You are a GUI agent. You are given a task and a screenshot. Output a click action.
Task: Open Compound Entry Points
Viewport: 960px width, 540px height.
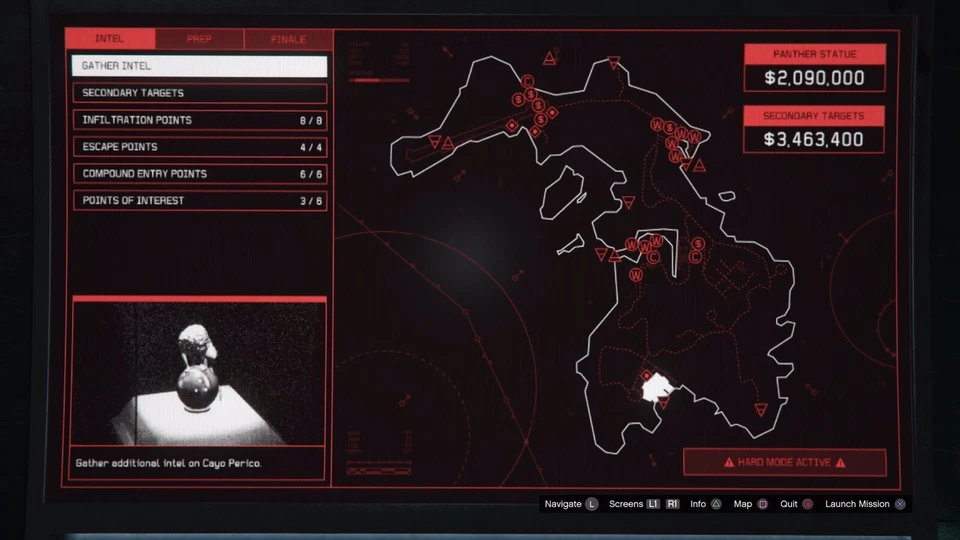[199, 174]
